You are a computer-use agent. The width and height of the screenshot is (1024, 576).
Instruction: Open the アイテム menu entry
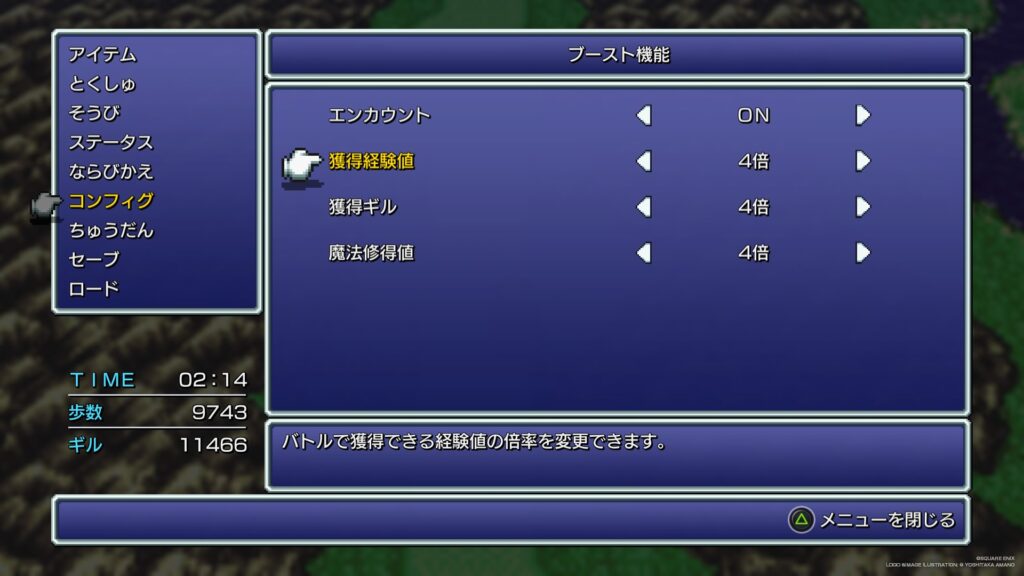[103, 55]
